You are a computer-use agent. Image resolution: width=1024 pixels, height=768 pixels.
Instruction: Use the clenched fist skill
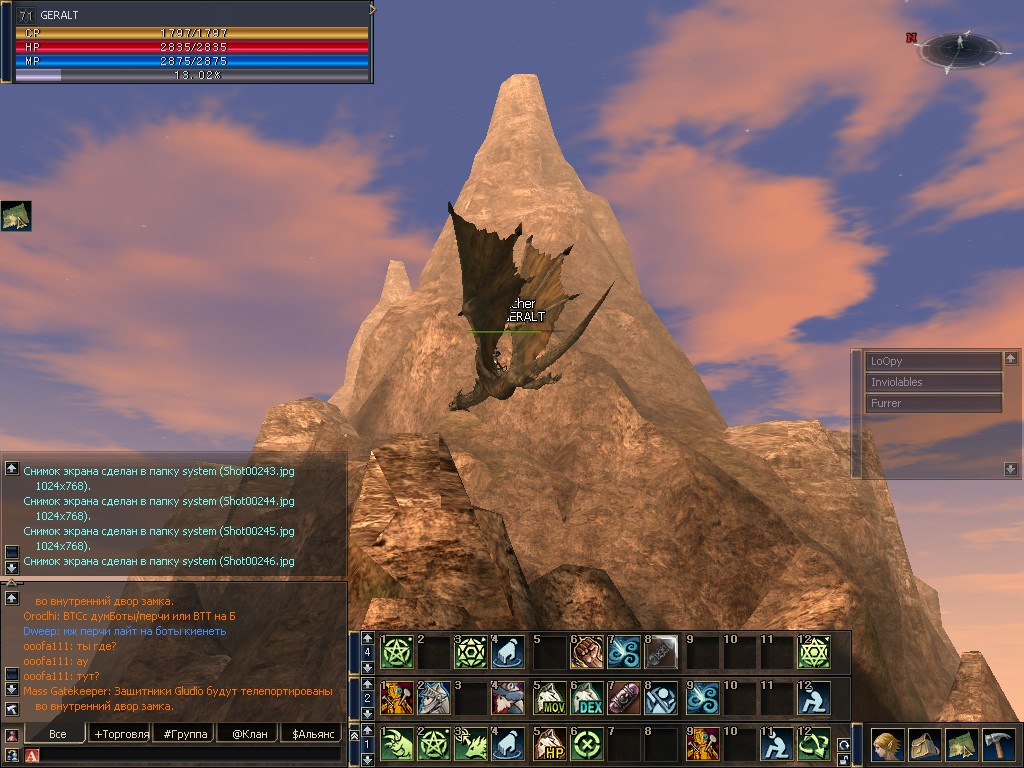coord(587,652)
